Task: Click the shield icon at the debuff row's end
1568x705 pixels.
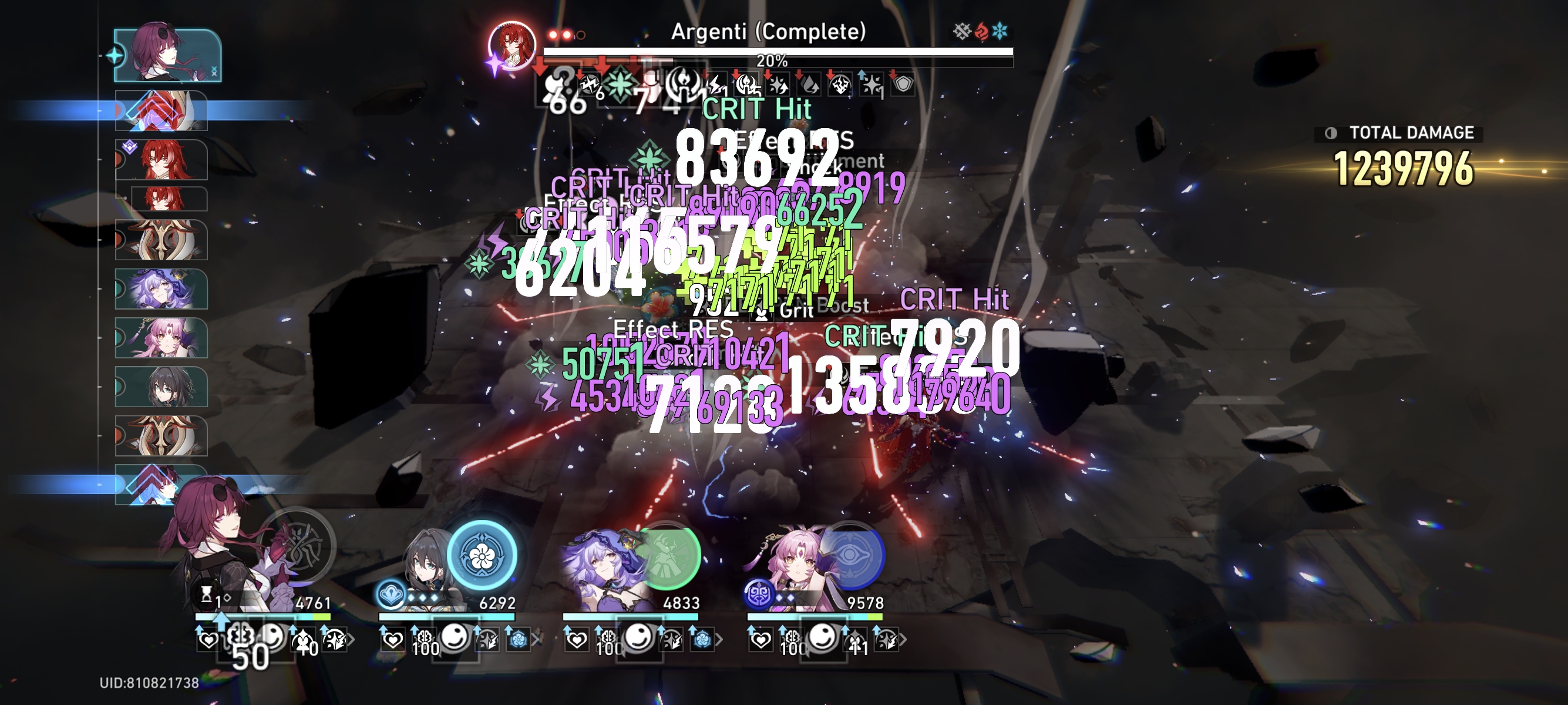Action: 904,84
